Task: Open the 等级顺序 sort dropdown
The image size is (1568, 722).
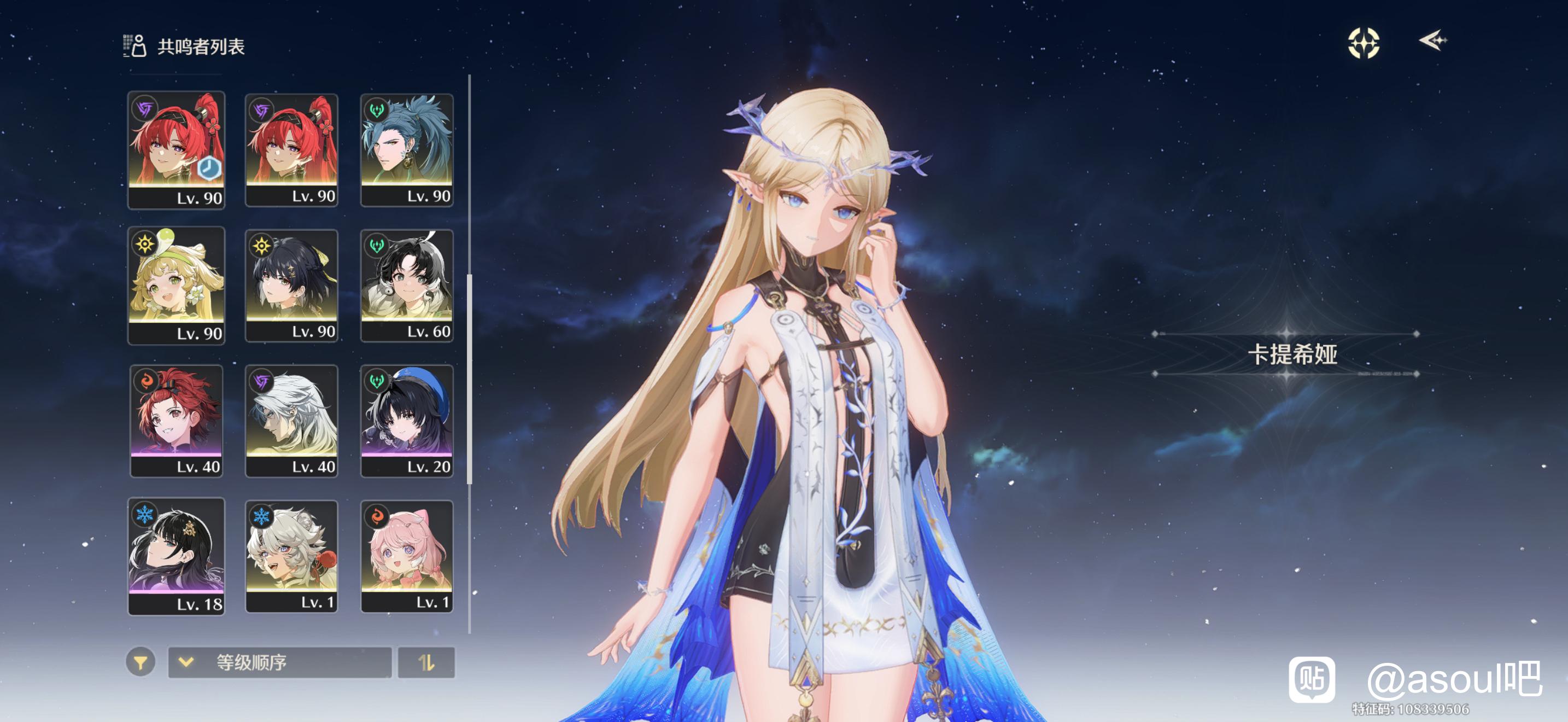Action: click(279, 662)
